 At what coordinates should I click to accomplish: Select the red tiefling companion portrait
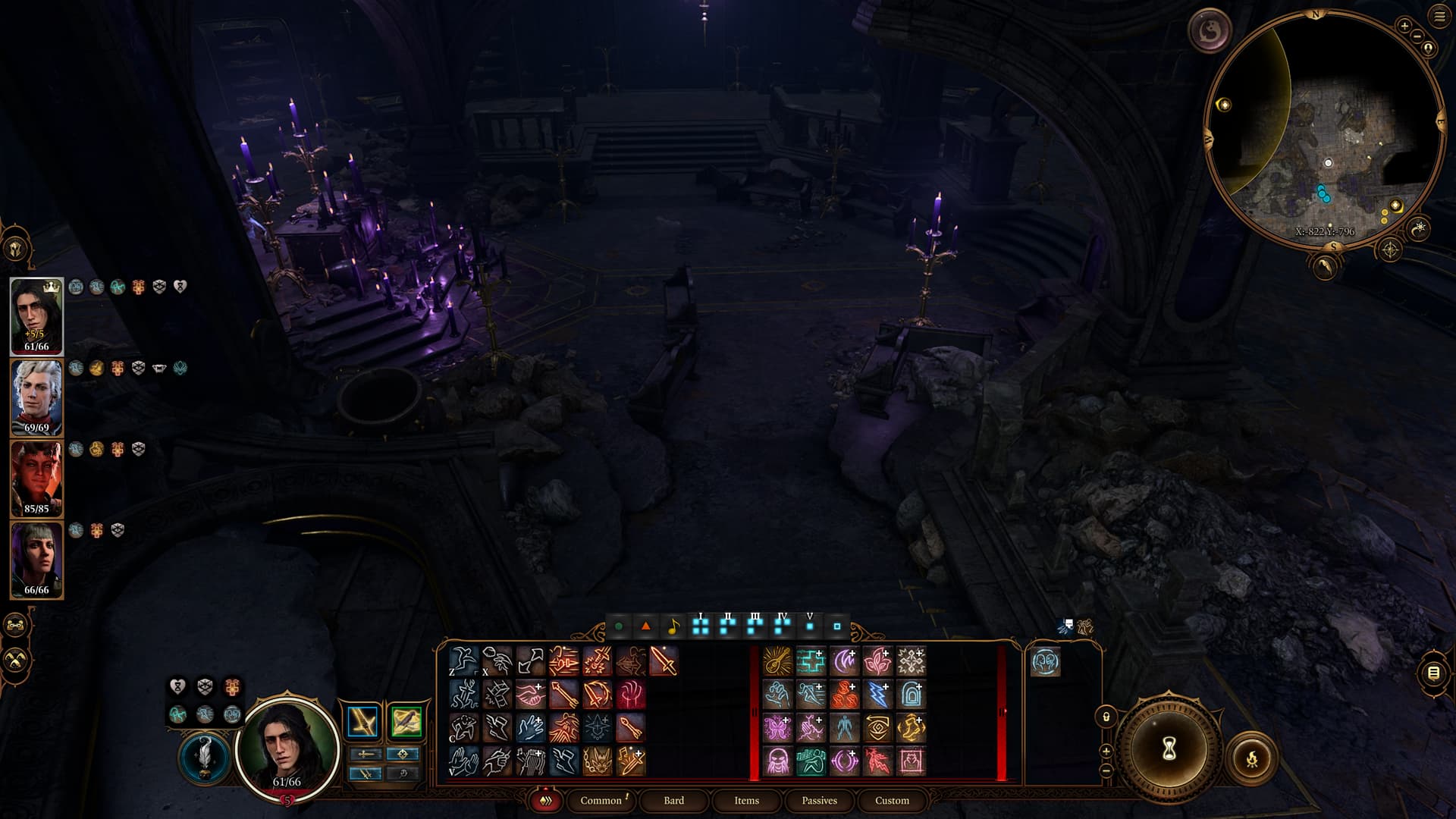point(36,479)
